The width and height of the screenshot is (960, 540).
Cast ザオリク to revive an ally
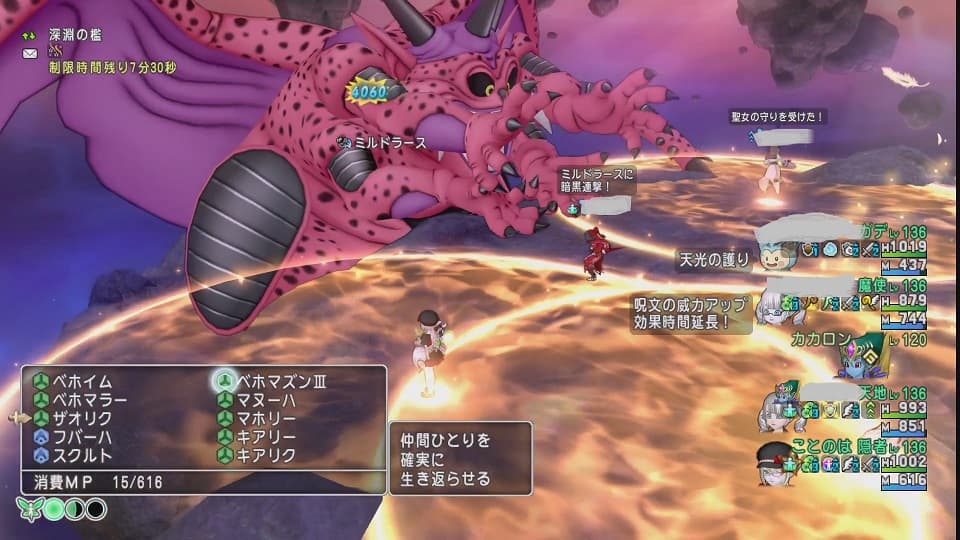[x=82, y=418]
